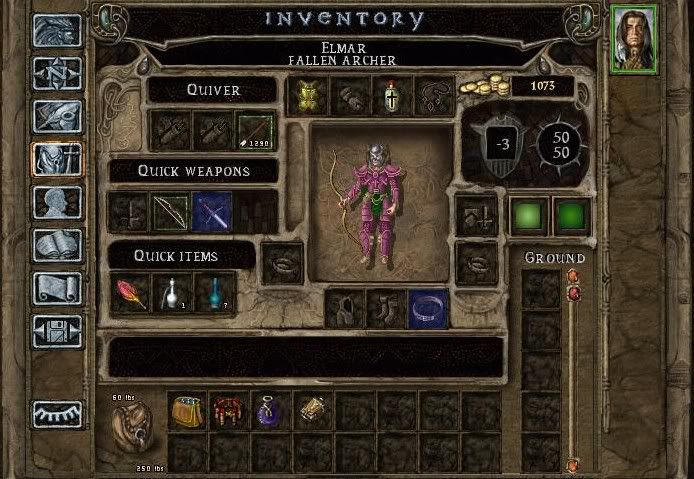The width and height of the screenshot is (694, 479).
Task: Choose the bow quick weapon slot
Action: 170,211
